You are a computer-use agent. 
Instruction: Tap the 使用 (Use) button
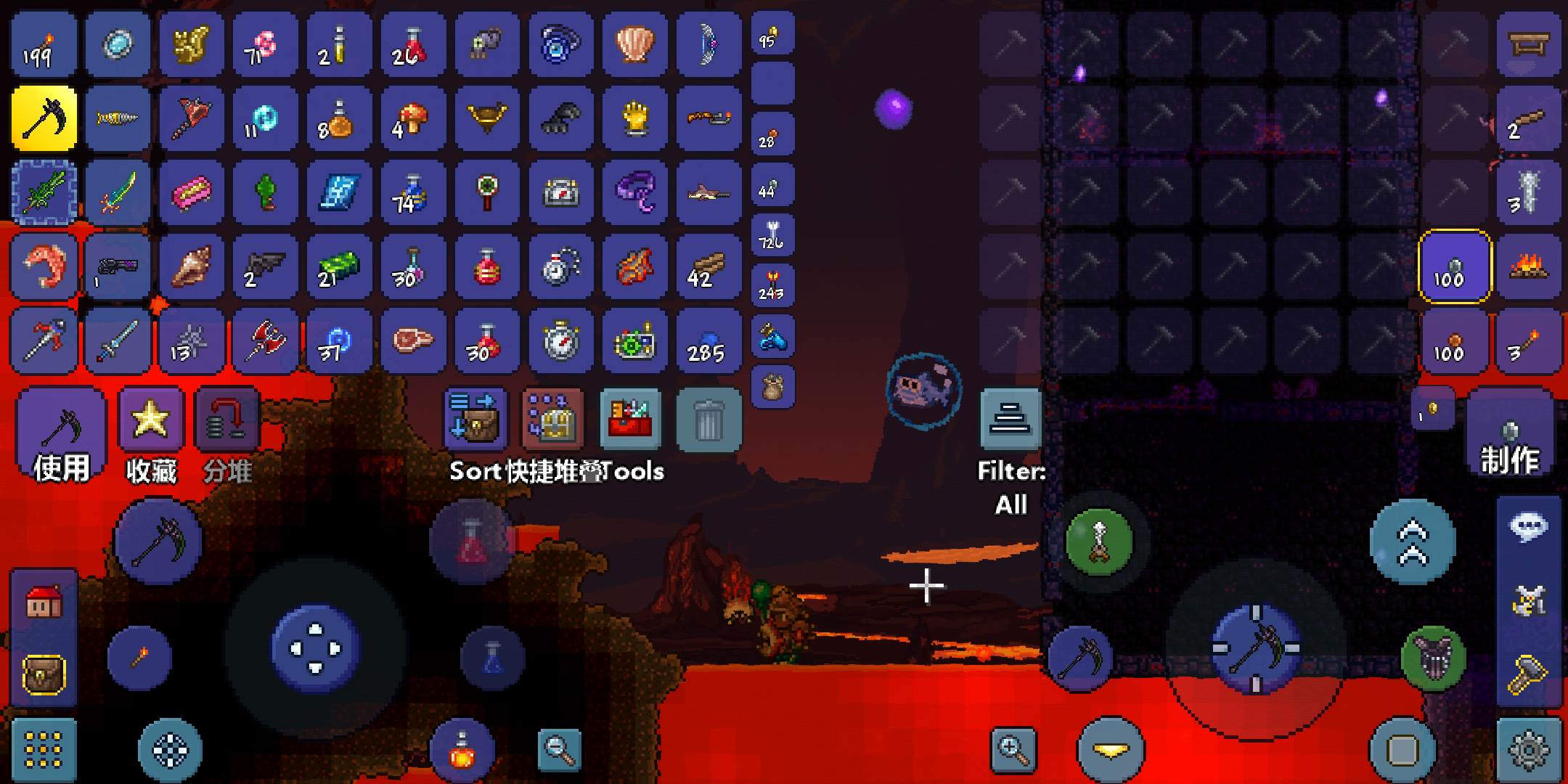(x=61, y=436)
